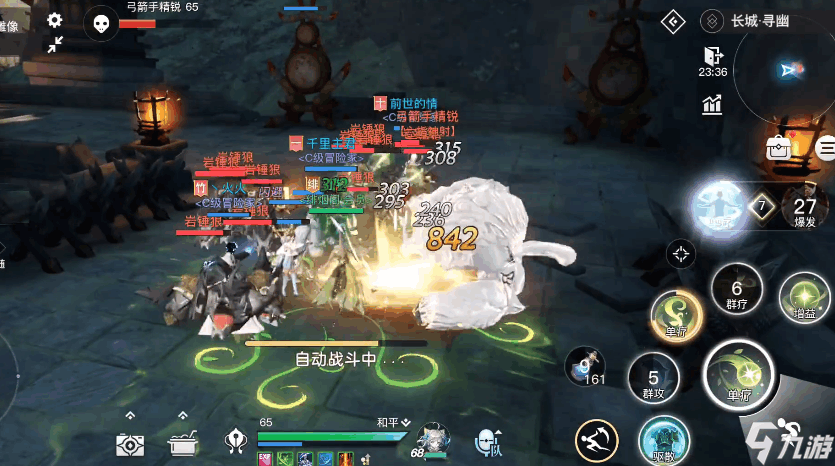Image resolution: width=835 pixels, height=466 pixels.
Task: Trigger the dodge dash skill button
Action: click(x=597, y=440)
